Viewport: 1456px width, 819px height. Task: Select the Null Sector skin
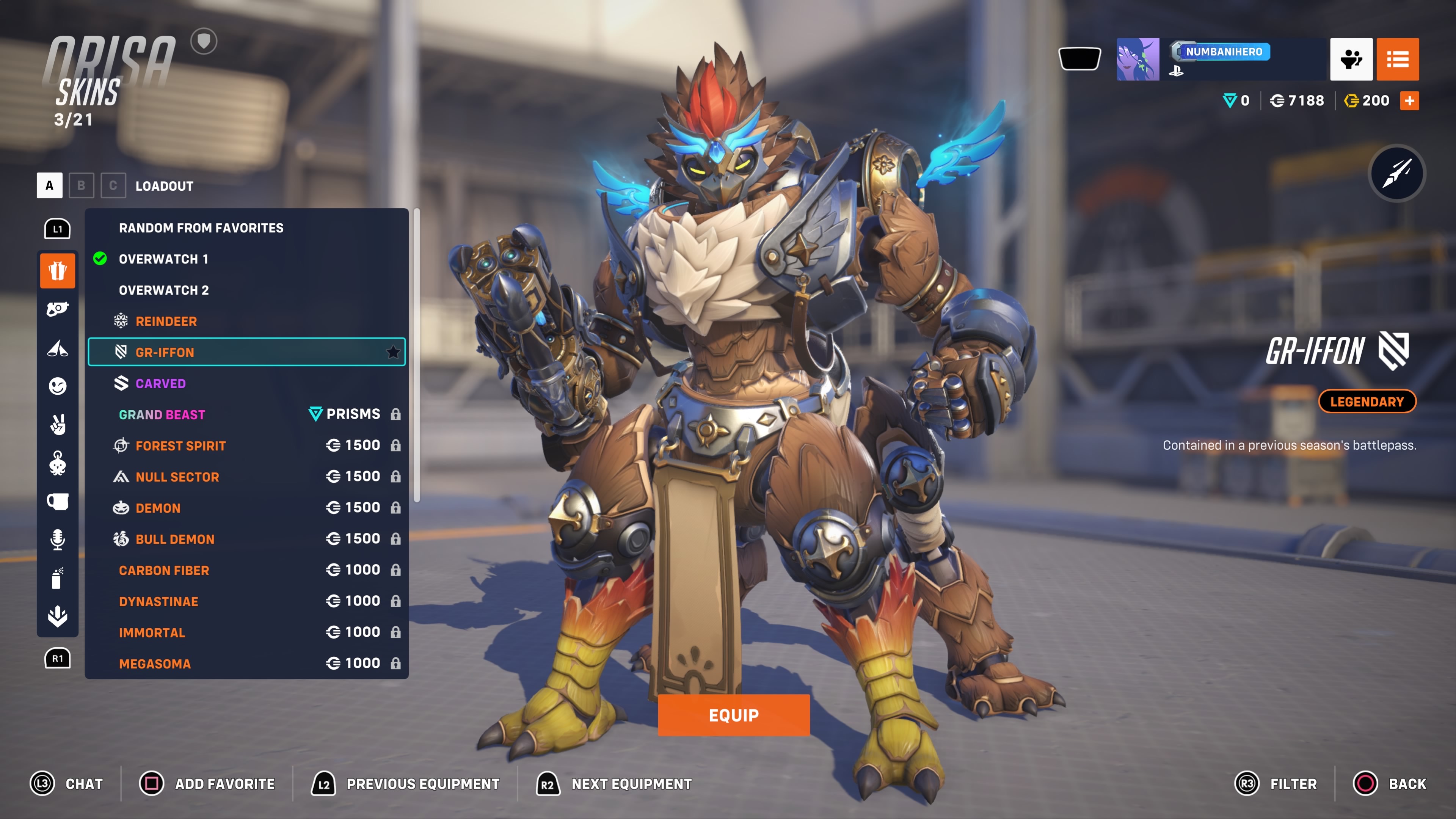pos(177,477)
